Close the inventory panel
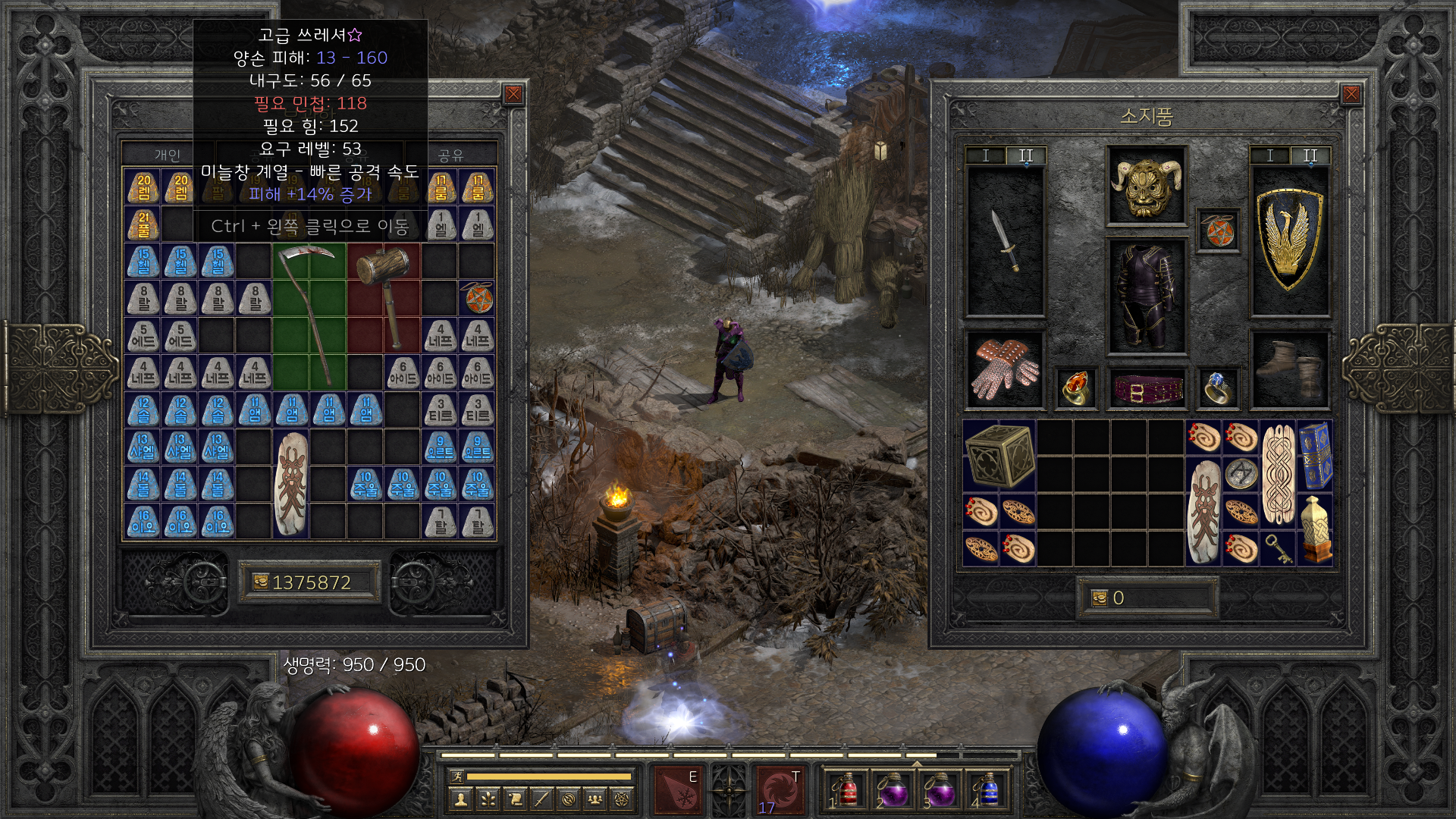1456x819 pixels. 1351,94
